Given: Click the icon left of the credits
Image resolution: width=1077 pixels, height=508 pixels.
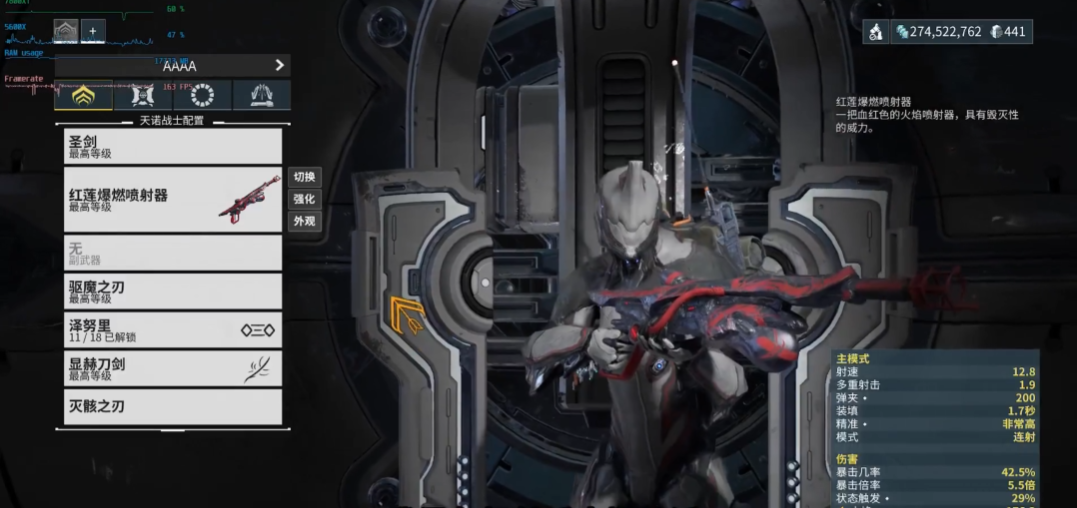Looking at the screenshot, I should [x=875, y=32].
